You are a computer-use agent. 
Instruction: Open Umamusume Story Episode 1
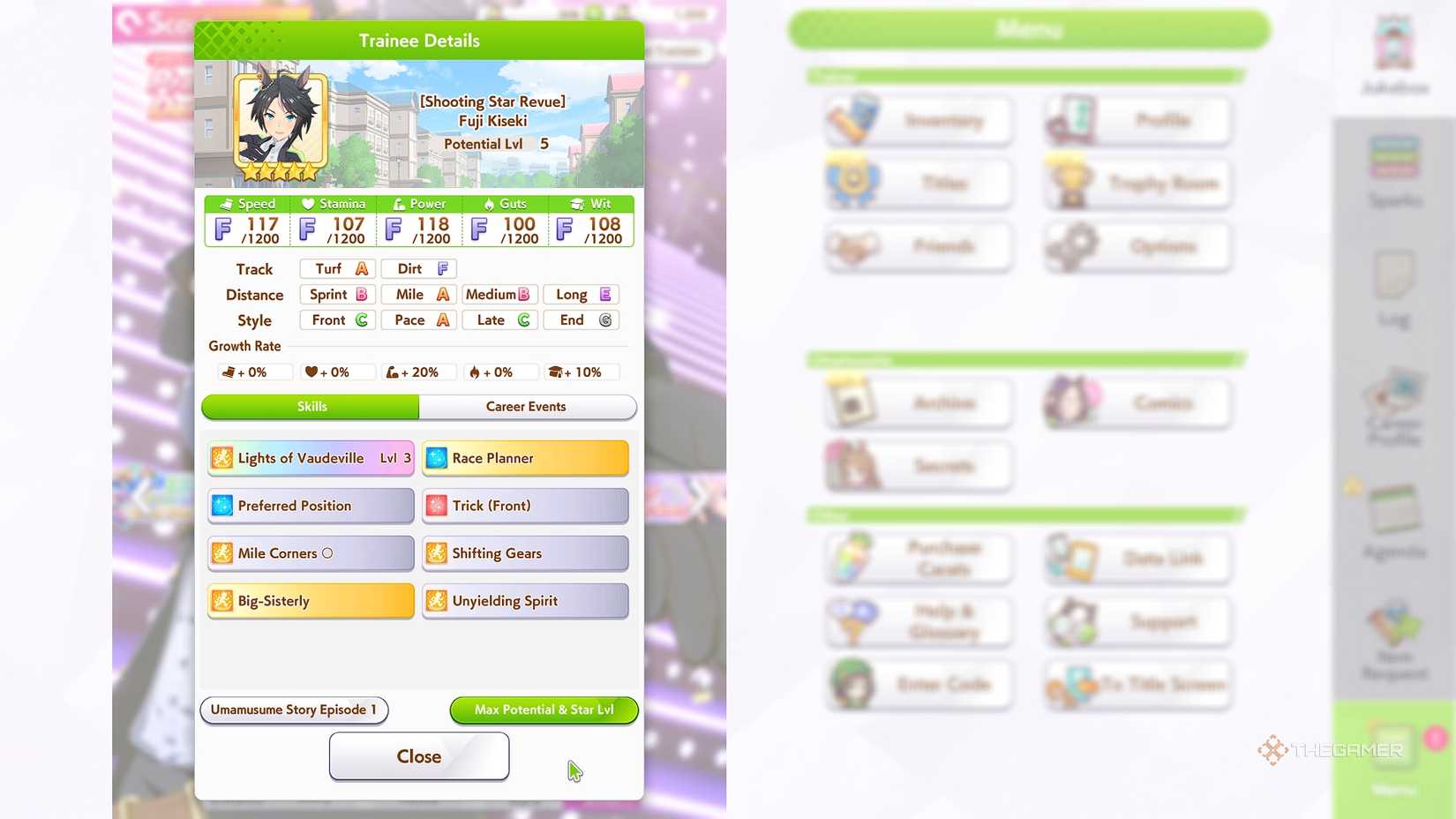click(294, 710)
